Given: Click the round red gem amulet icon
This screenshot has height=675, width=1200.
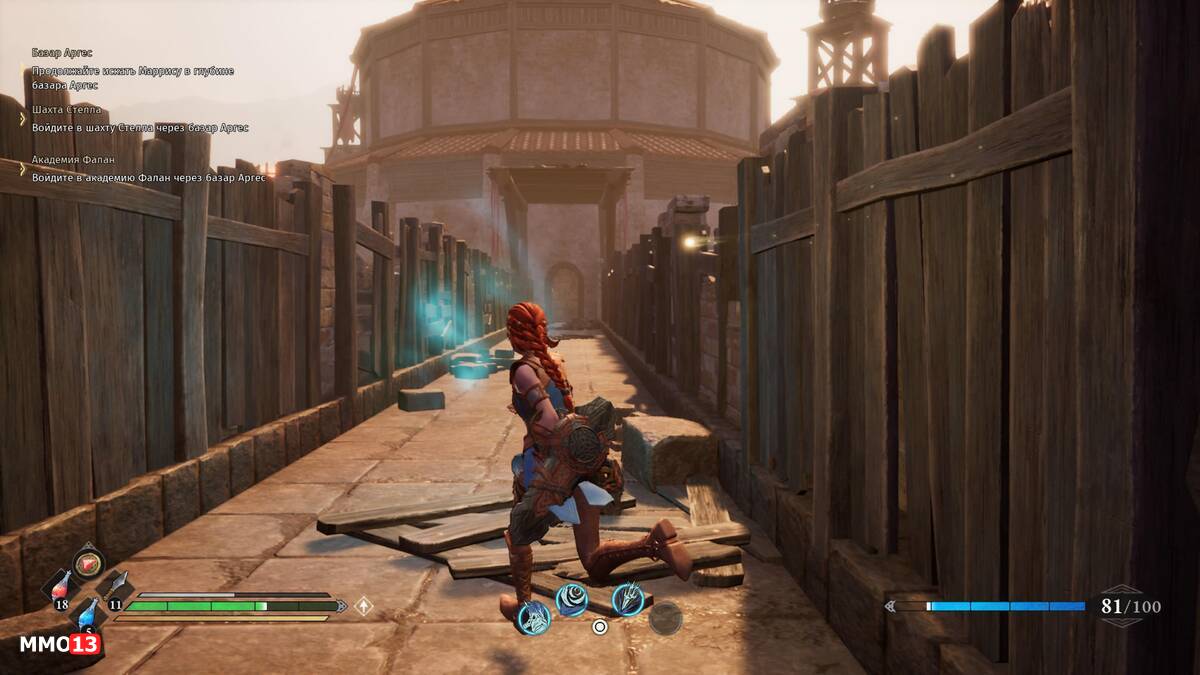Looking at the screenshot, I should (88, 562).
